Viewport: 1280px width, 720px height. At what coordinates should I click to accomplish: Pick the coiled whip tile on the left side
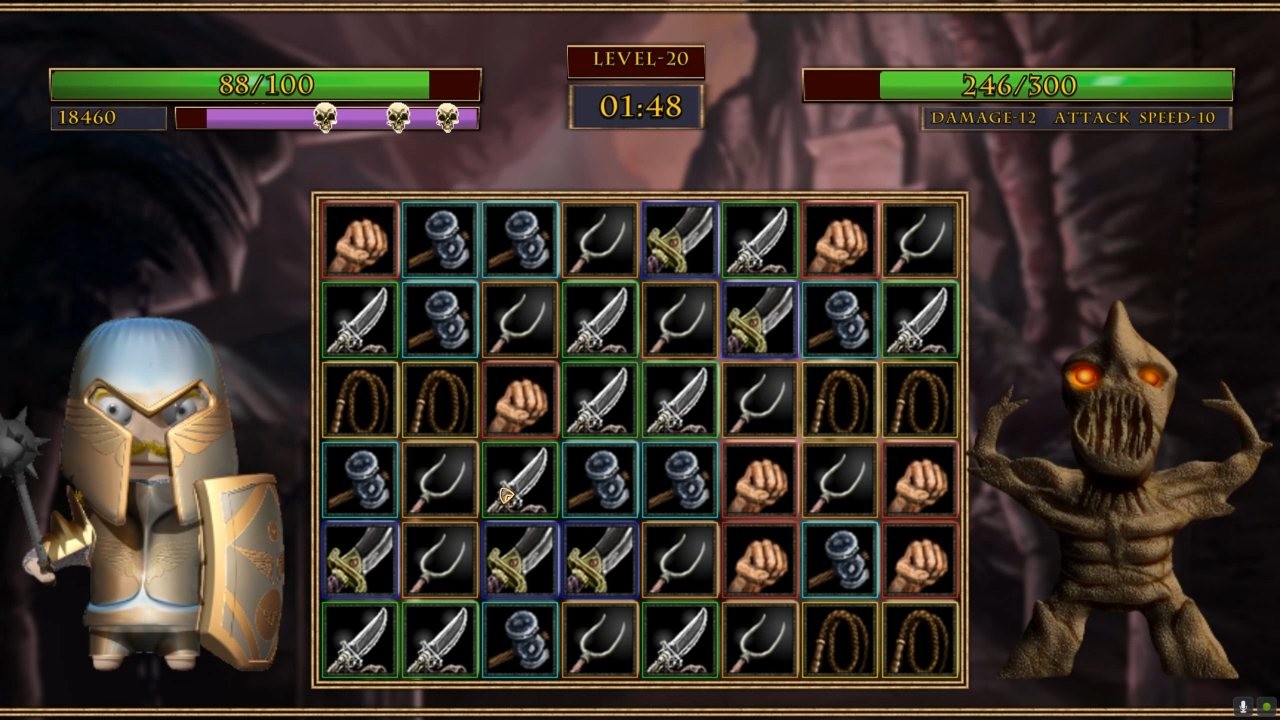click(x=360, y=400)
